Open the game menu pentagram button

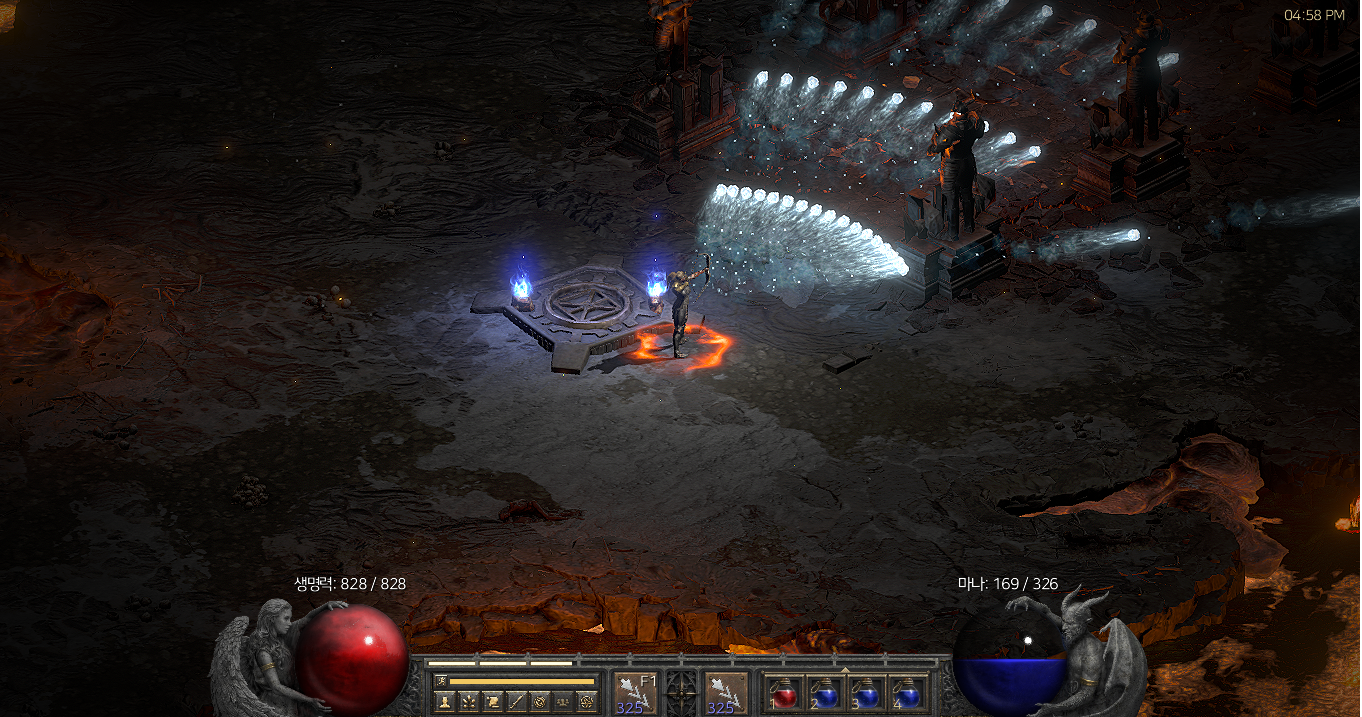588,701
